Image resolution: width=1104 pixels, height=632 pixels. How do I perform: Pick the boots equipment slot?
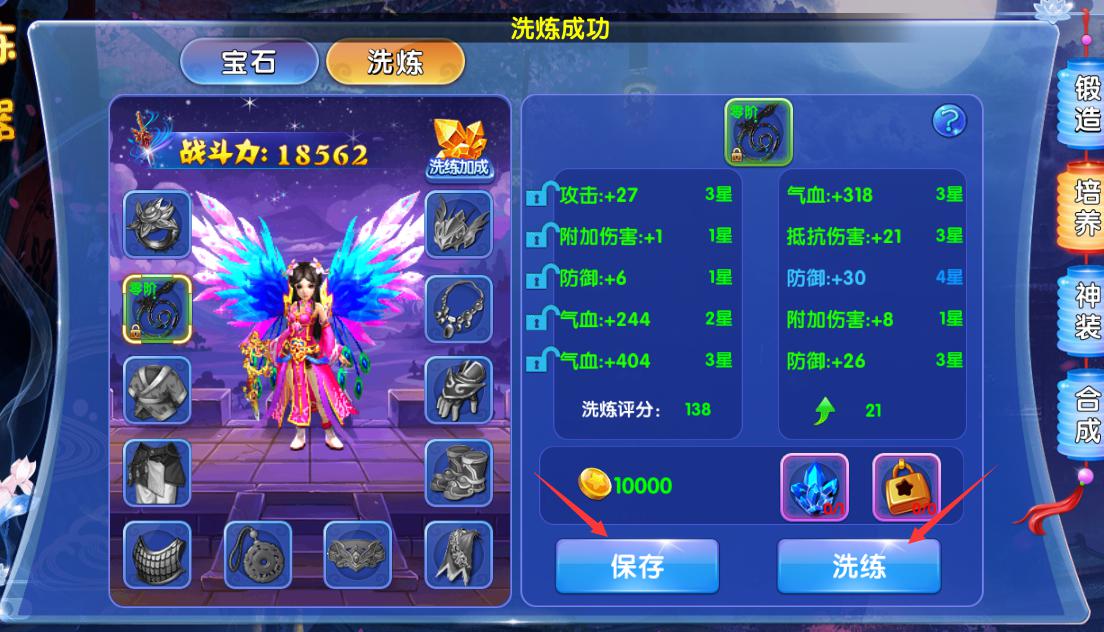(x=458, y=473)
